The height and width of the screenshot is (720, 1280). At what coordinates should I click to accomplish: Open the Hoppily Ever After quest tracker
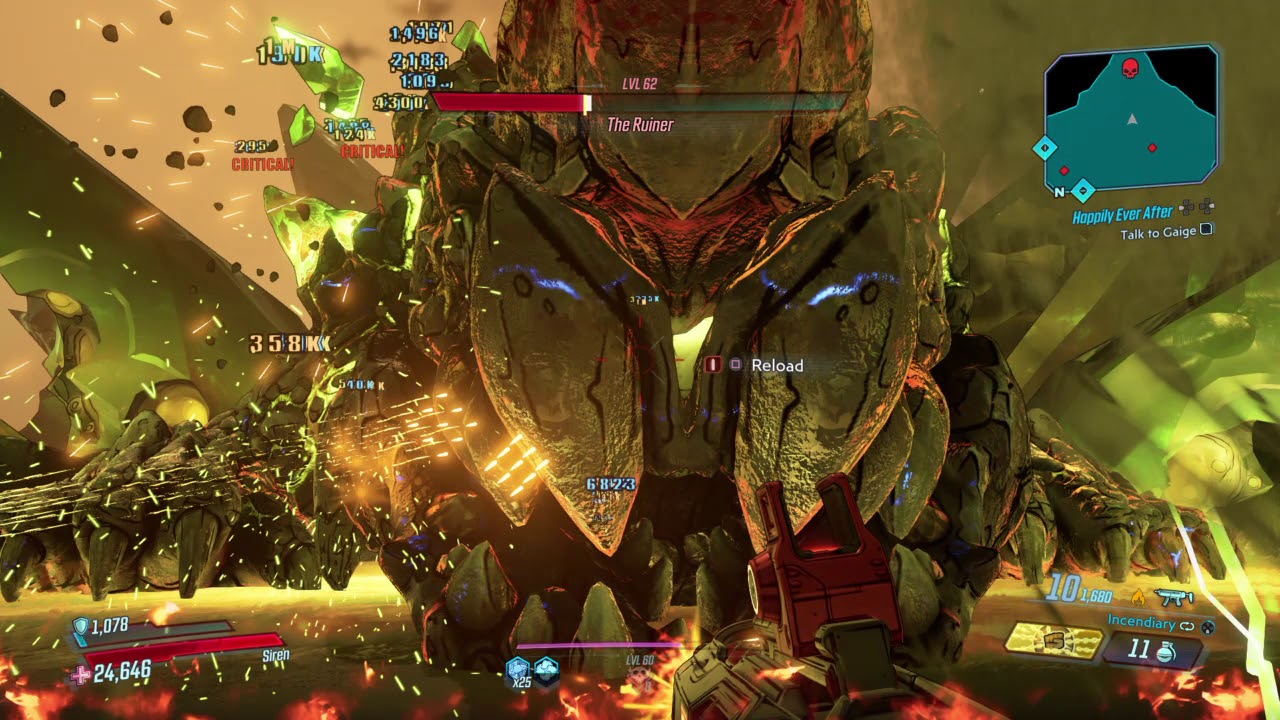pyautogui.click(x=1123, y=215)
